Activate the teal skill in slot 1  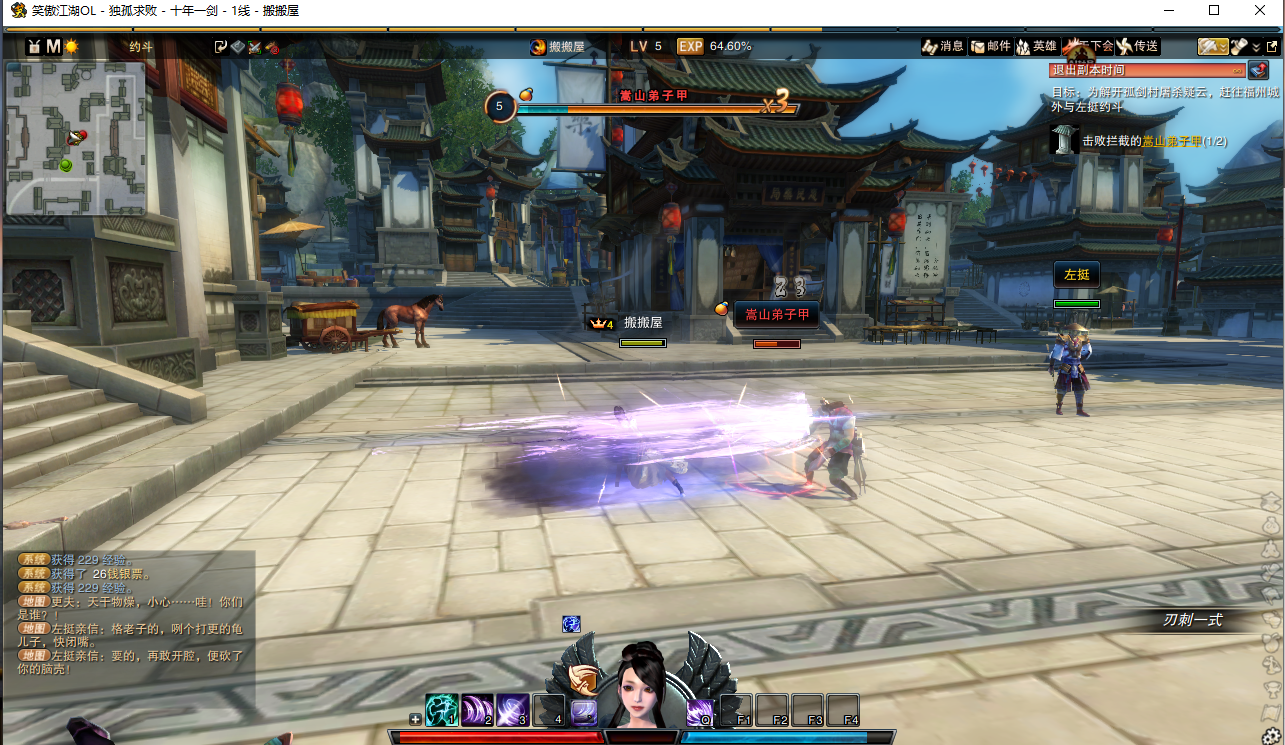click(x=441, y=710)
